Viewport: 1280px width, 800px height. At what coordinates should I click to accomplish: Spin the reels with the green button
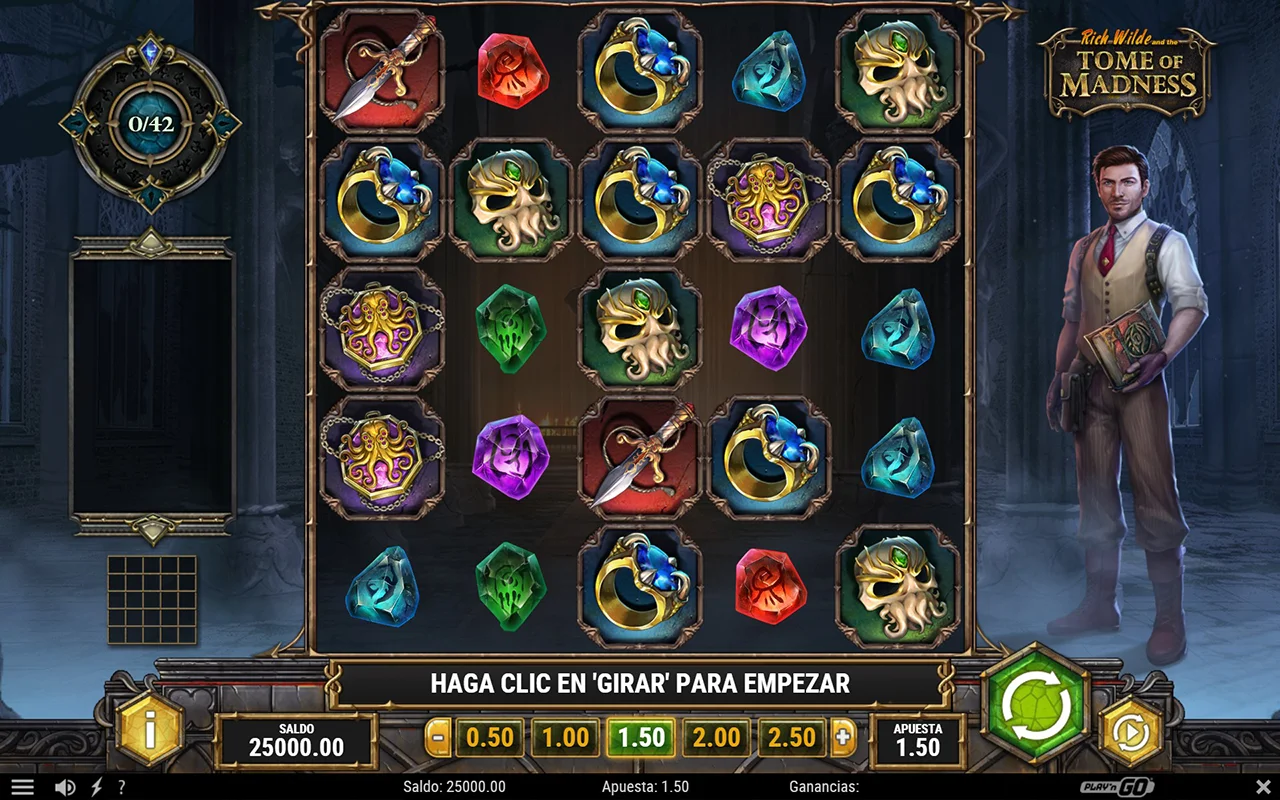1035,707
